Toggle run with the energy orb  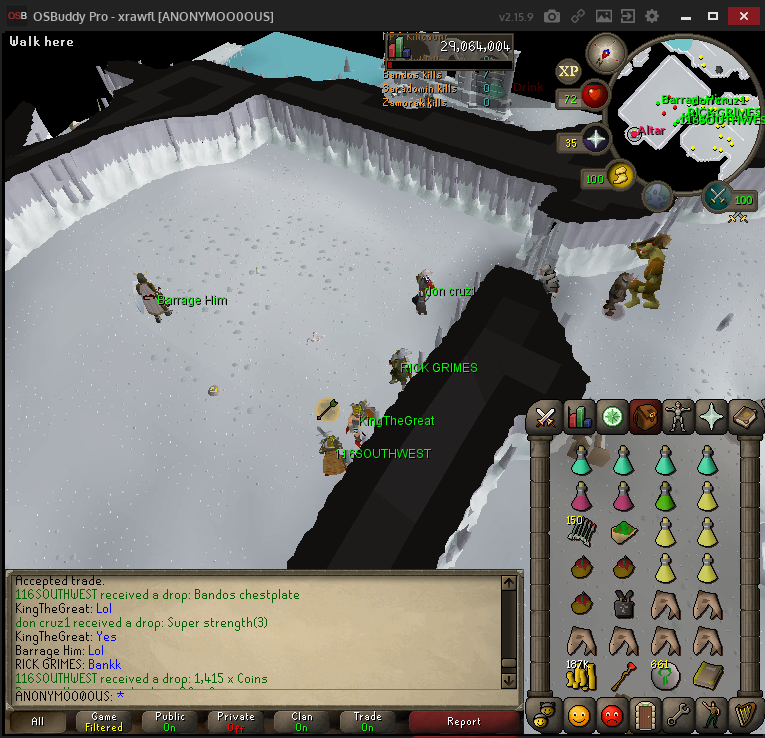pyautogui.click(x=620, y=176)
